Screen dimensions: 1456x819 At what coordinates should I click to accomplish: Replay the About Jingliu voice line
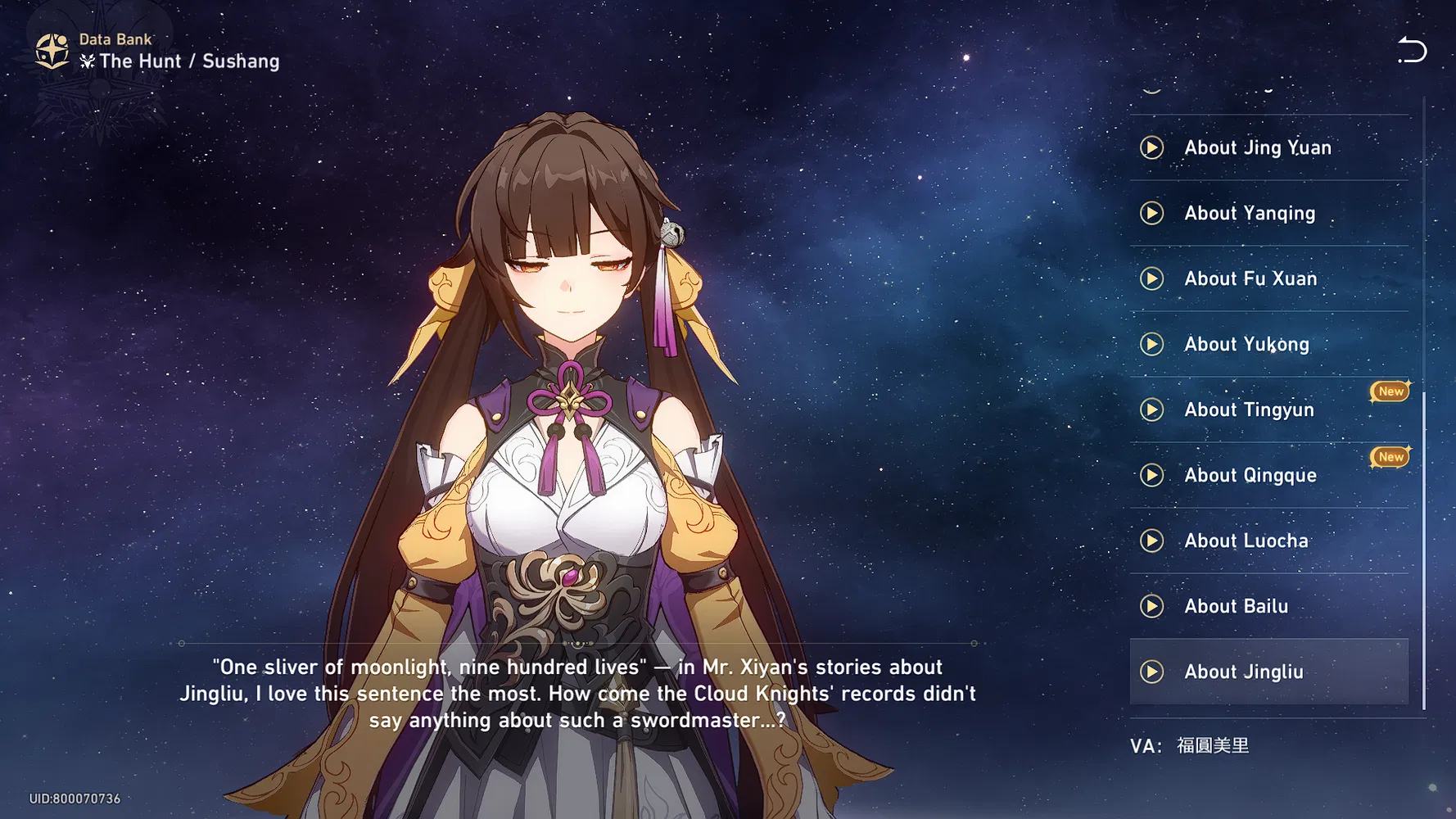pyautogui.click(x=1152, y=672)
